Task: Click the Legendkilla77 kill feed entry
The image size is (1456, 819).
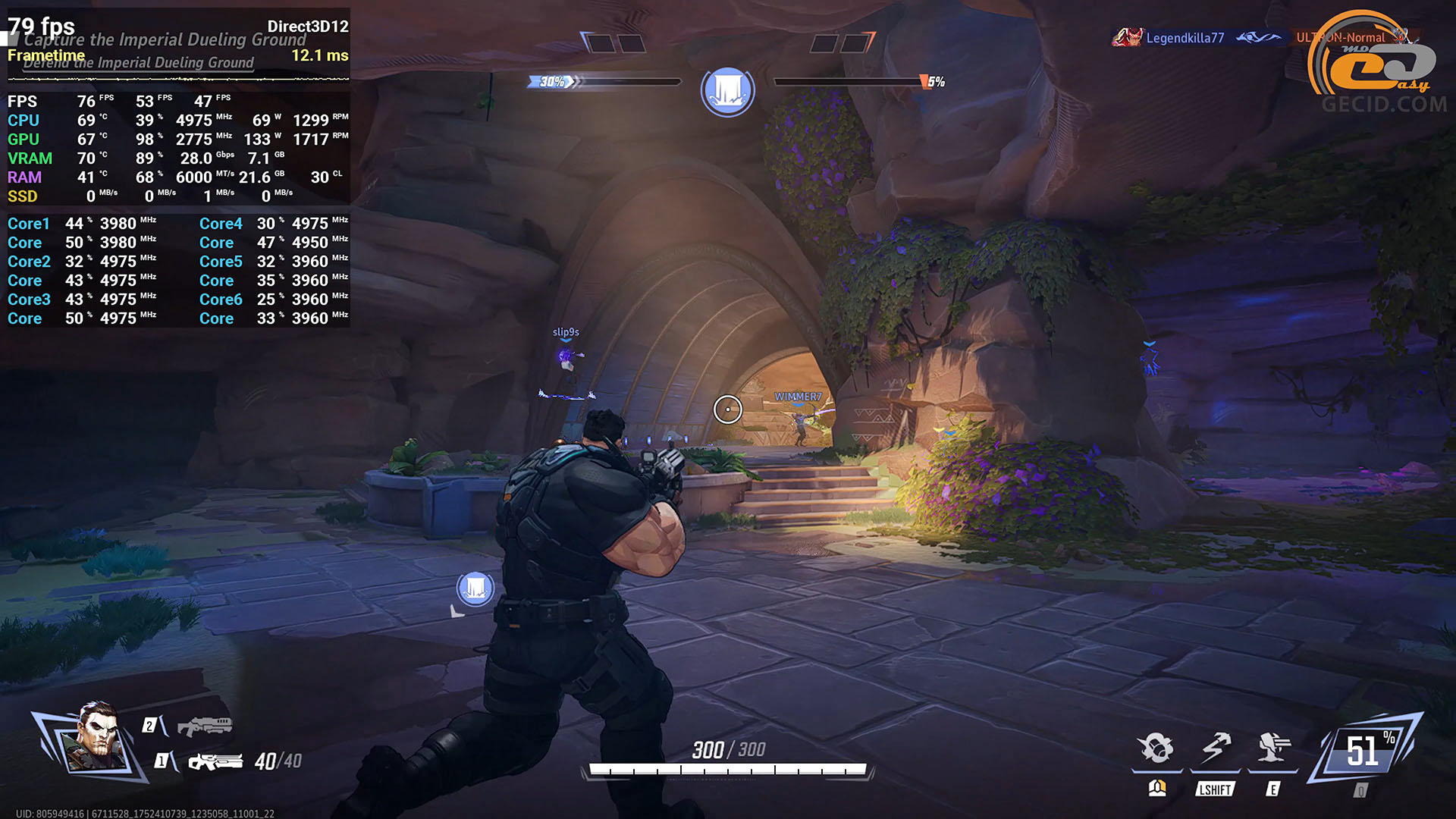Action: 1184,38
